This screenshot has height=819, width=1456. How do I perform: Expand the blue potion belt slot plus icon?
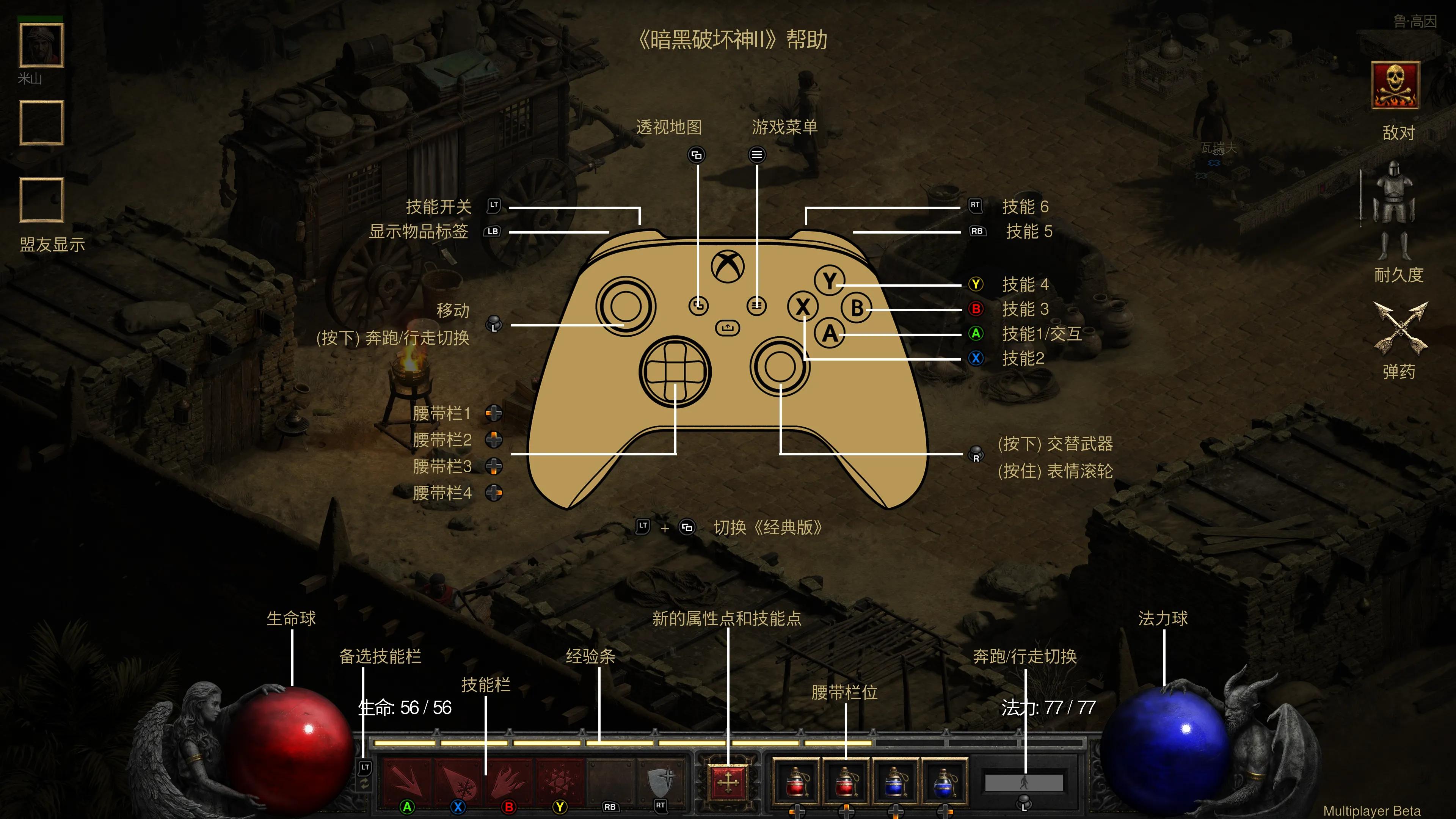pos(896,812)
